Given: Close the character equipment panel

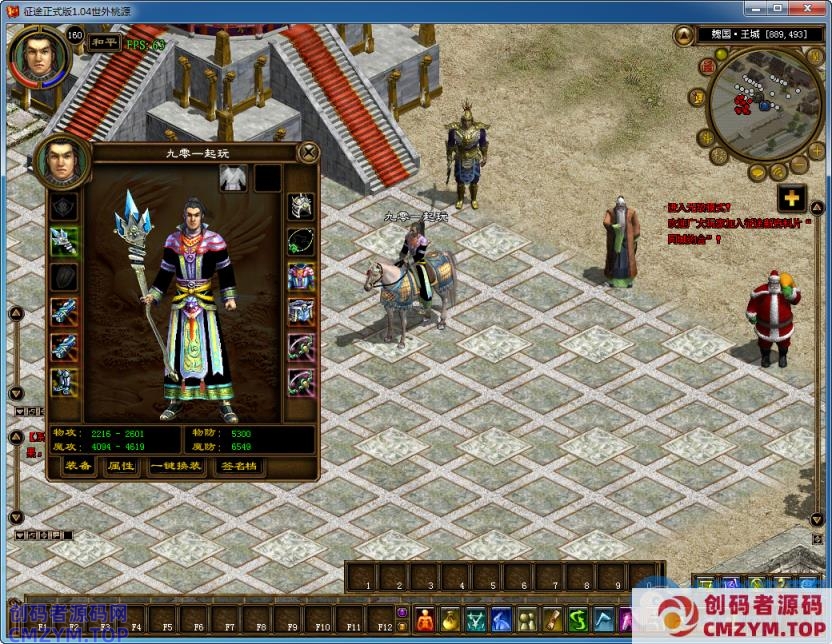Looking at the screenshot, I should (x=310, y=152).
